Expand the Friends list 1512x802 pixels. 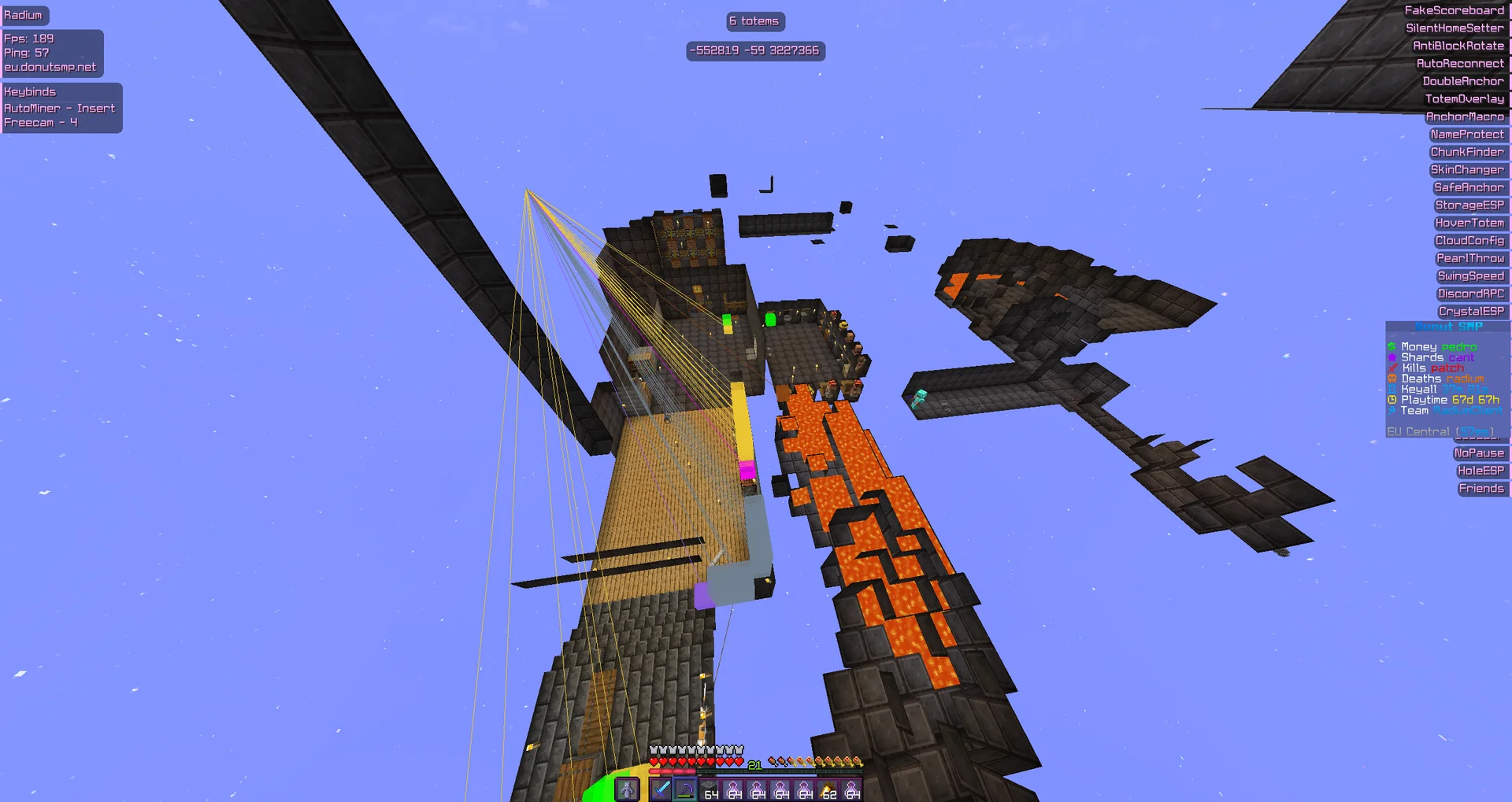[1483, 488]
